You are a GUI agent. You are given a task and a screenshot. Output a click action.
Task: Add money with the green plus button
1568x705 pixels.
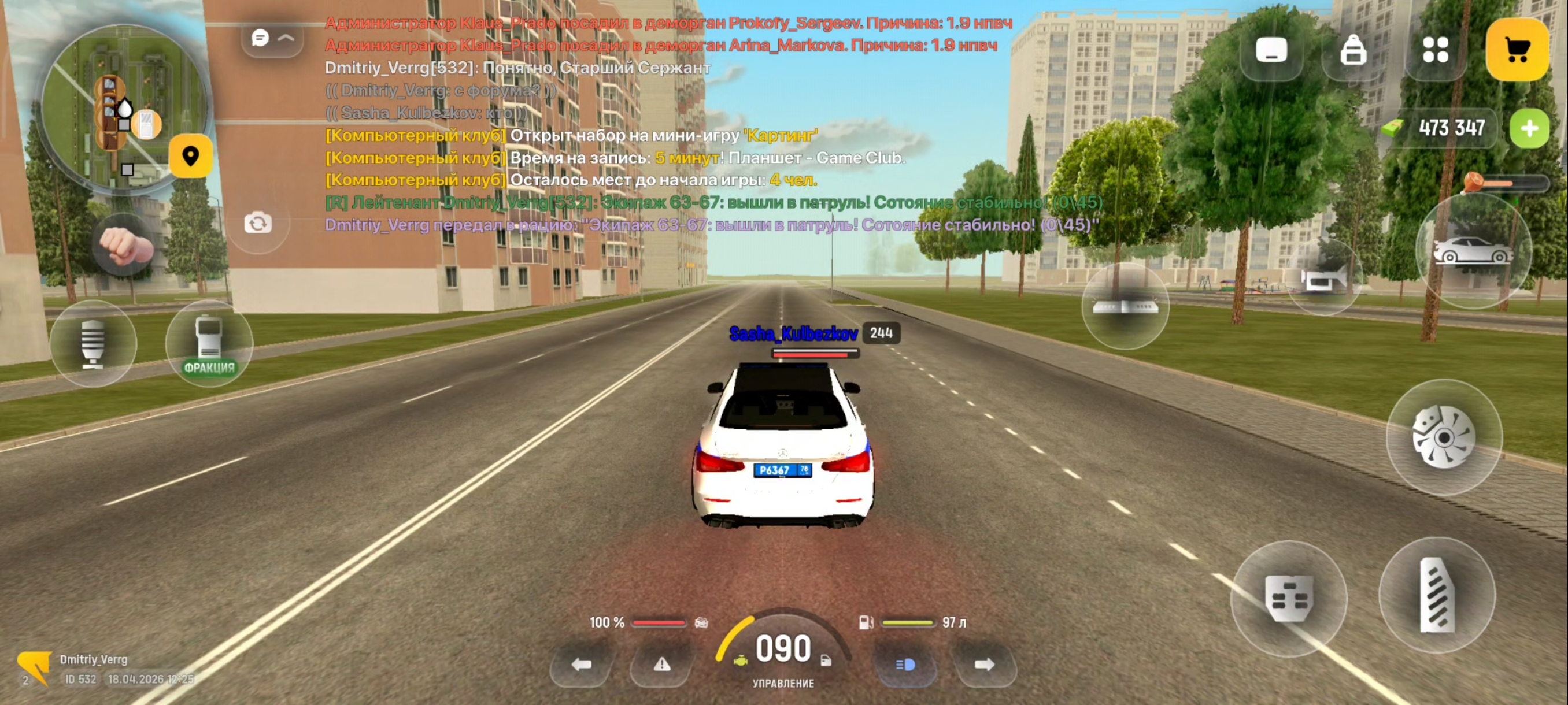[1529, 128]
